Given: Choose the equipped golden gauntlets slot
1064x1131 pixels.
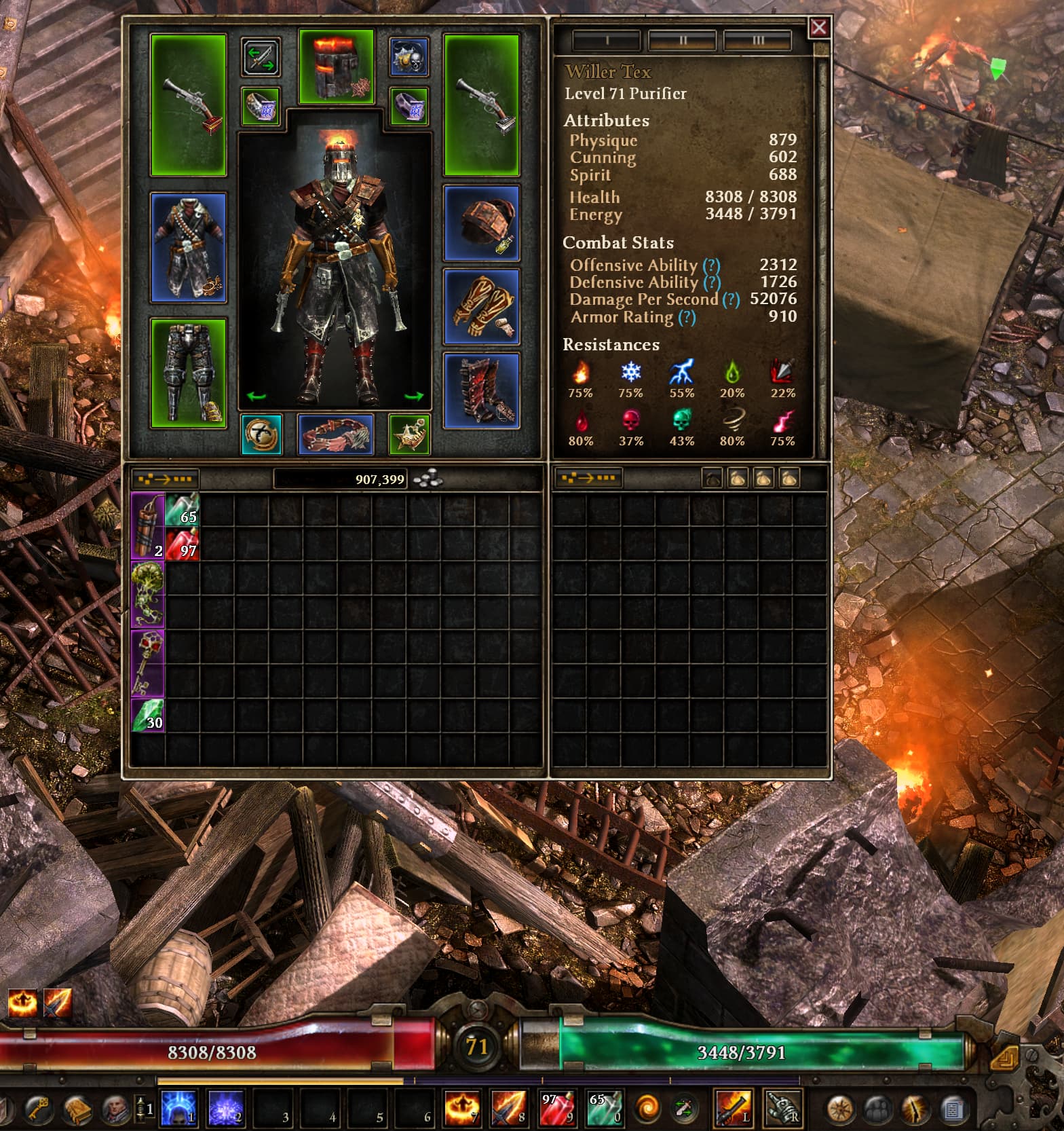Looking at the screenshot, I should tap(482, 307).
